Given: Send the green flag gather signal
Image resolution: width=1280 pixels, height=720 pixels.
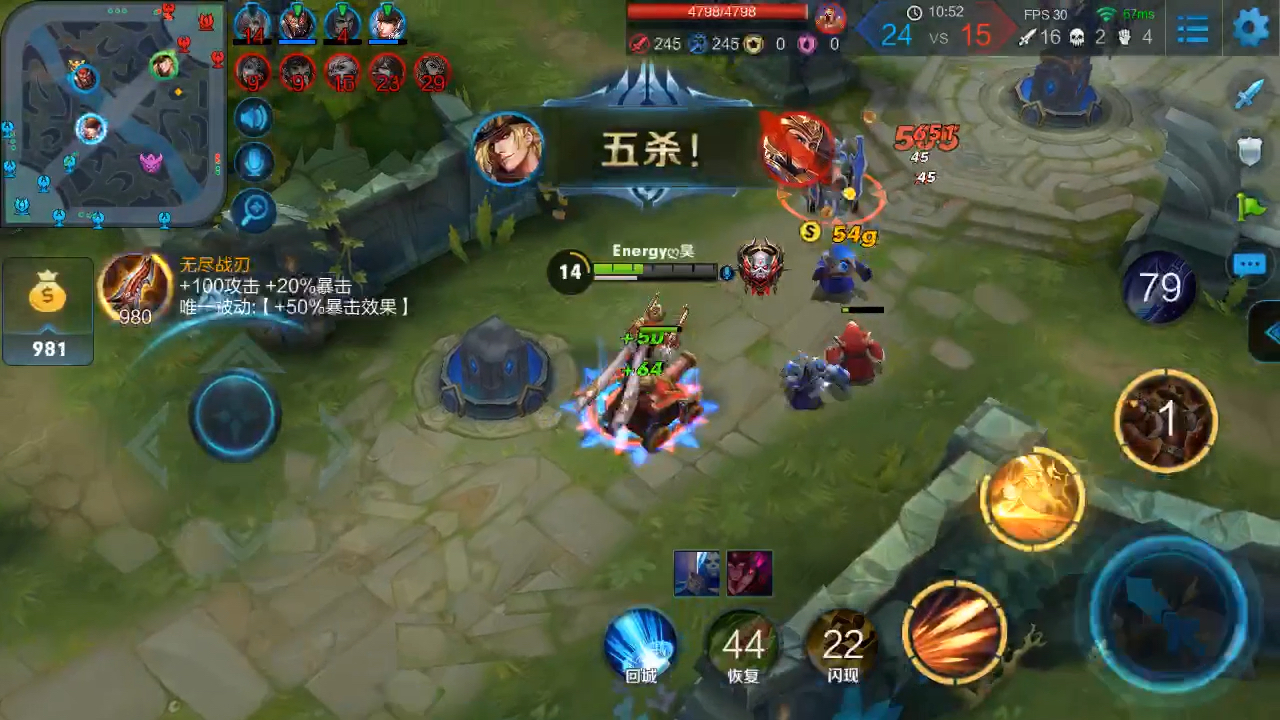Looking at the screenshot, I should click(1250, 207).
